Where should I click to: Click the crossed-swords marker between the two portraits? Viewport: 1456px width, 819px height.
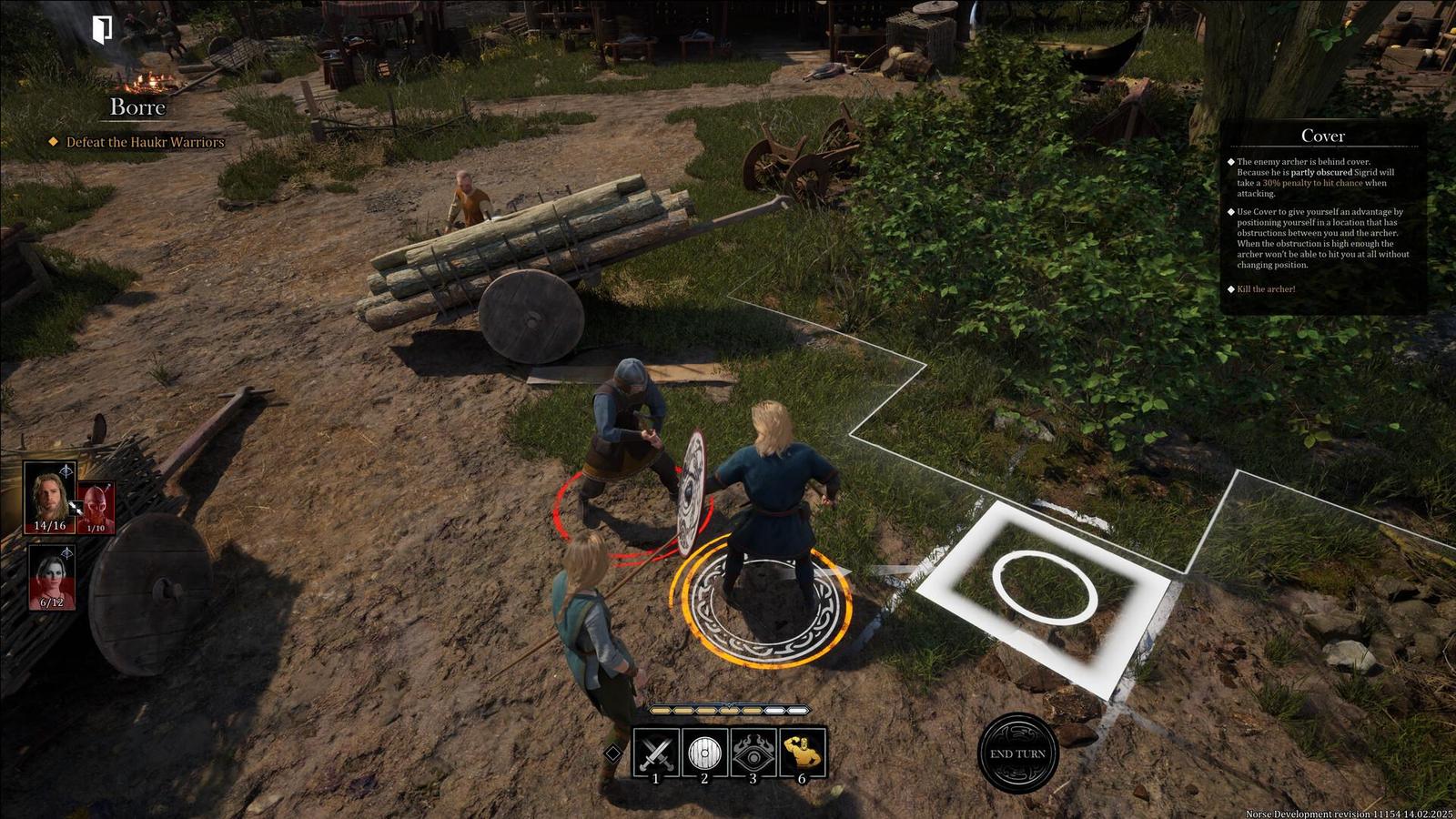pyautogui.click(x=77, y=508)
